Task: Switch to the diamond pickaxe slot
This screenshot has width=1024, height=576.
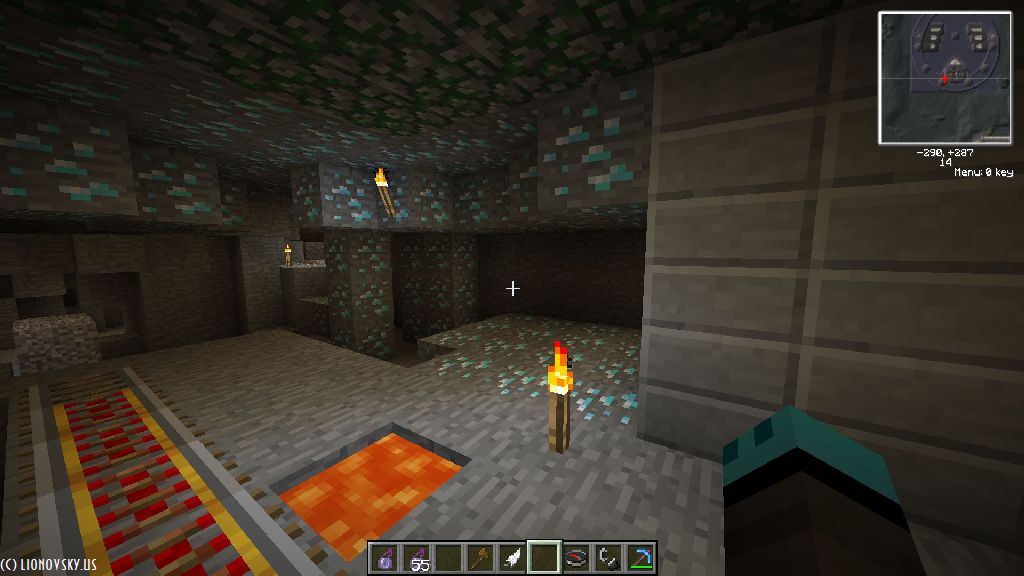Action: [x=640, y=558]
